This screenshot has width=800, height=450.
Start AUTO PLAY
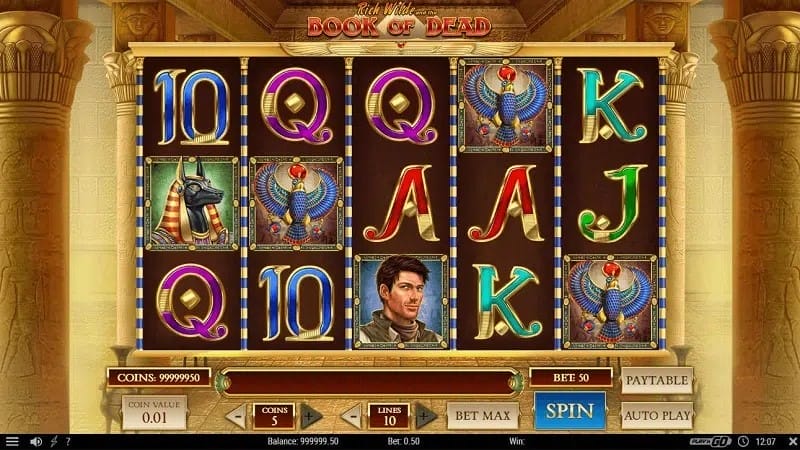pyautogui.click(x=657, y=414)
